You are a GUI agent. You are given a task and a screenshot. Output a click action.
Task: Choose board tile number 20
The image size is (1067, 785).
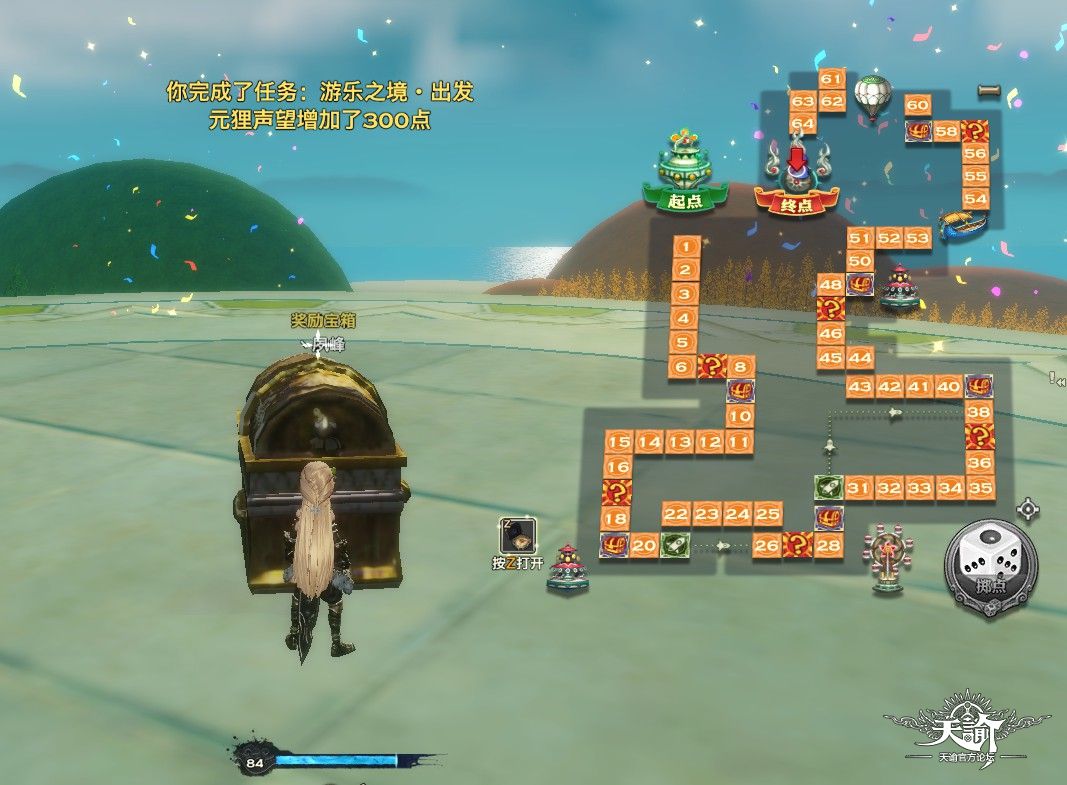point(644,545)
